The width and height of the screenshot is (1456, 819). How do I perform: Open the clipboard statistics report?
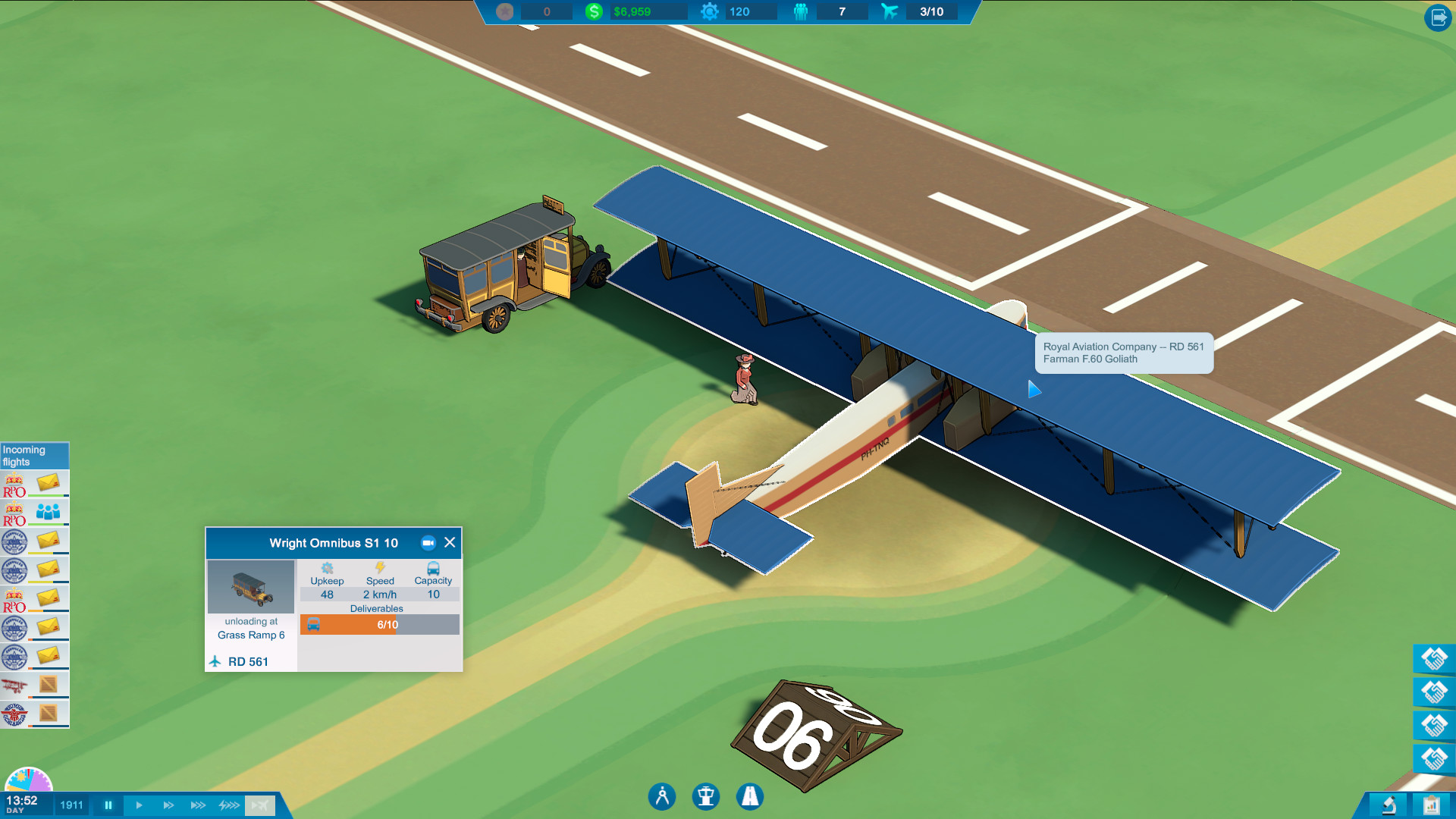click(1431, 805)
